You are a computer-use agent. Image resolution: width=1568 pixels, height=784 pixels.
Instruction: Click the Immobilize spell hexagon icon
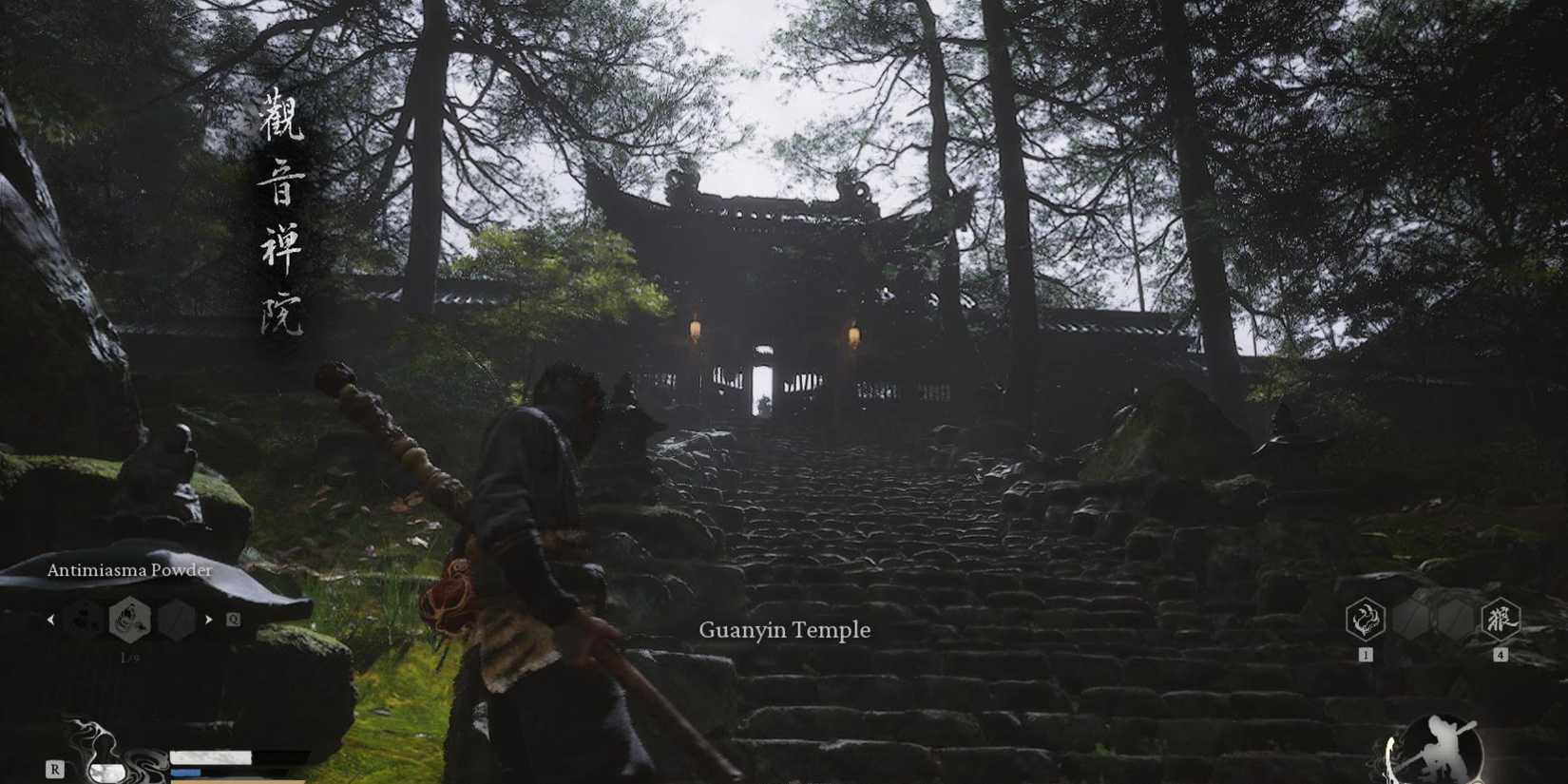(x=1365, y=619)
